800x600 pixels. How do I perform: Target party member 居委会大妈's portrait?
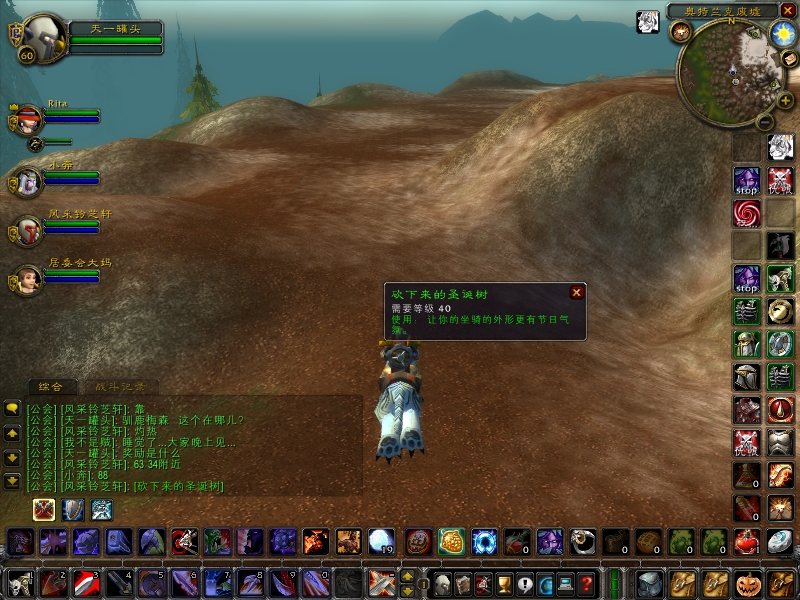pyautogui.click(x=27, y=279)
